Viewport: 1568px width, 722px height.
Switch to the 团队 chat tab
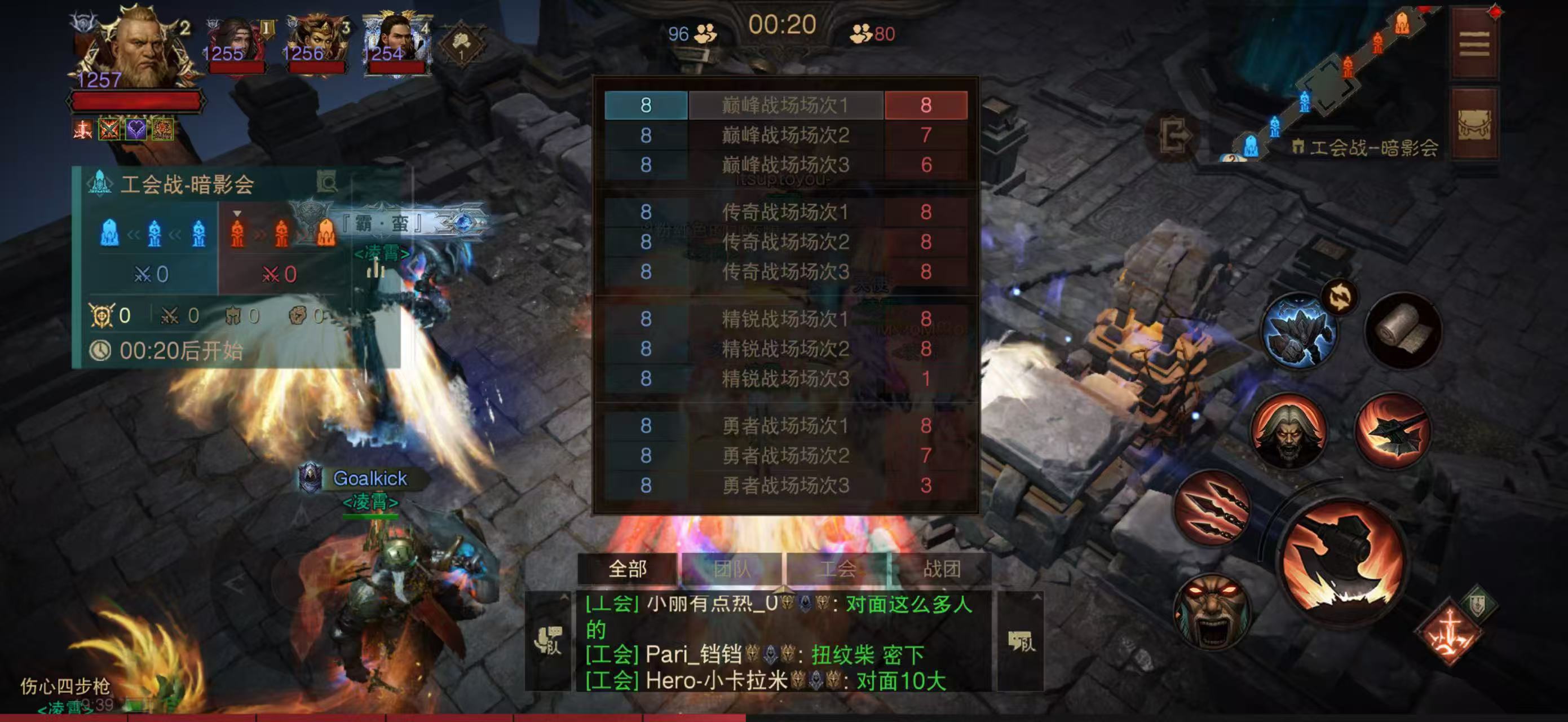732,569
